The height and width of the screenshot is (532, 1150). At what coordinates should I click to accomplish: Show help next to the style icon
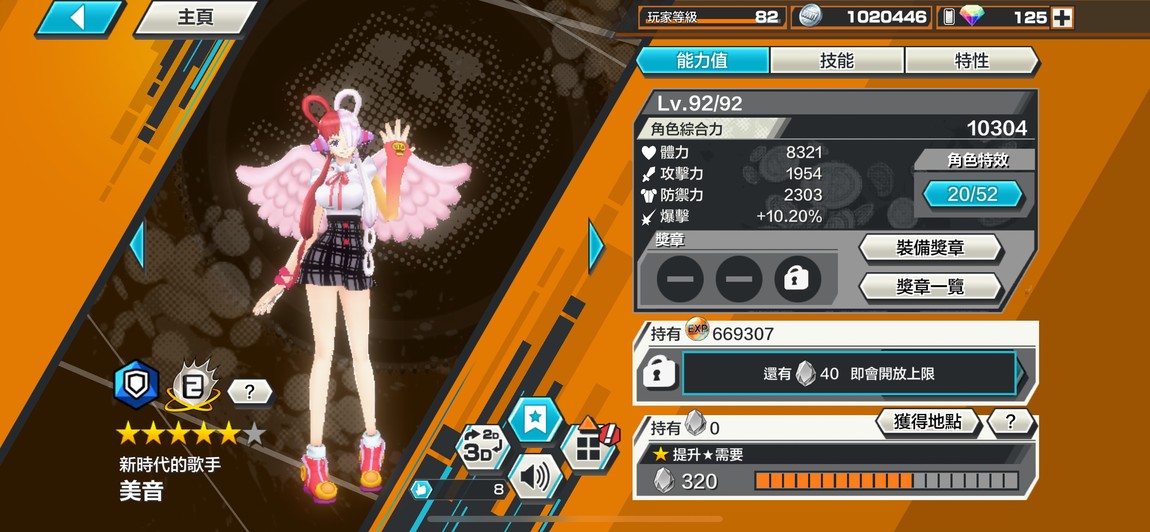tap(249, 391)
